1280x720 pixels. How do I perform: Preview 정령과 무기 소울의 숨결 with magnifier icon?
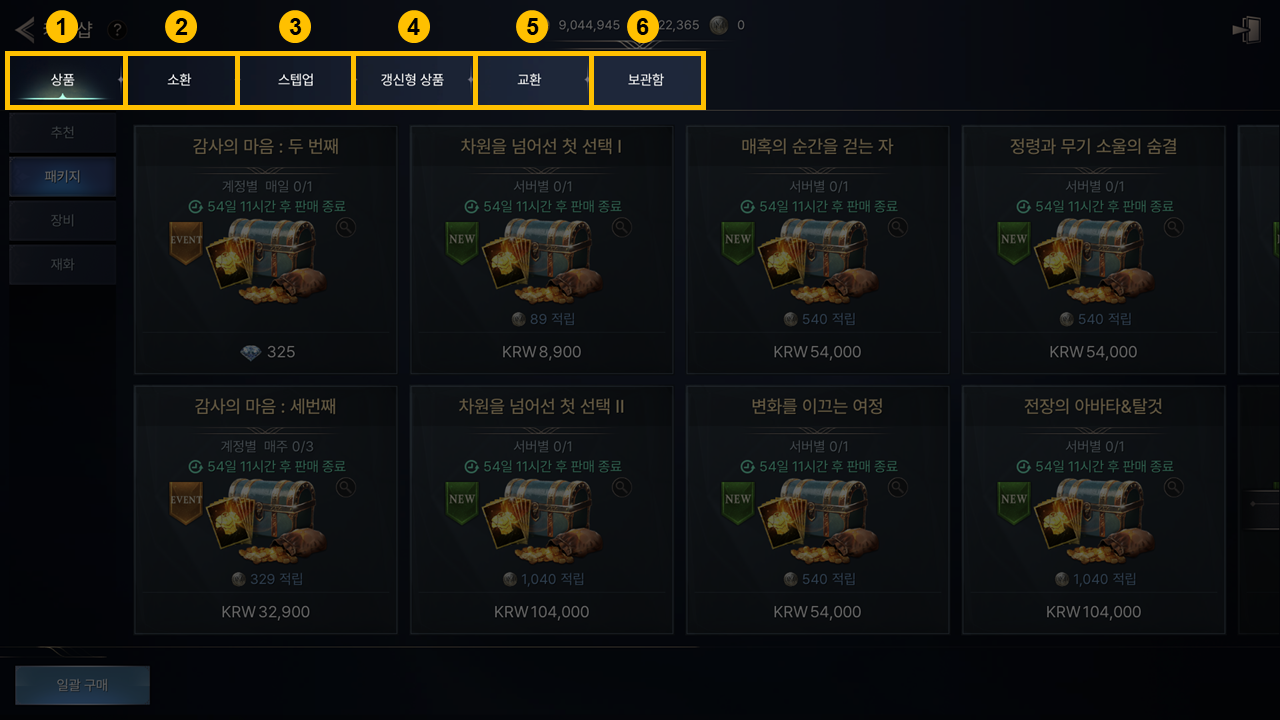pos(1174,227)
